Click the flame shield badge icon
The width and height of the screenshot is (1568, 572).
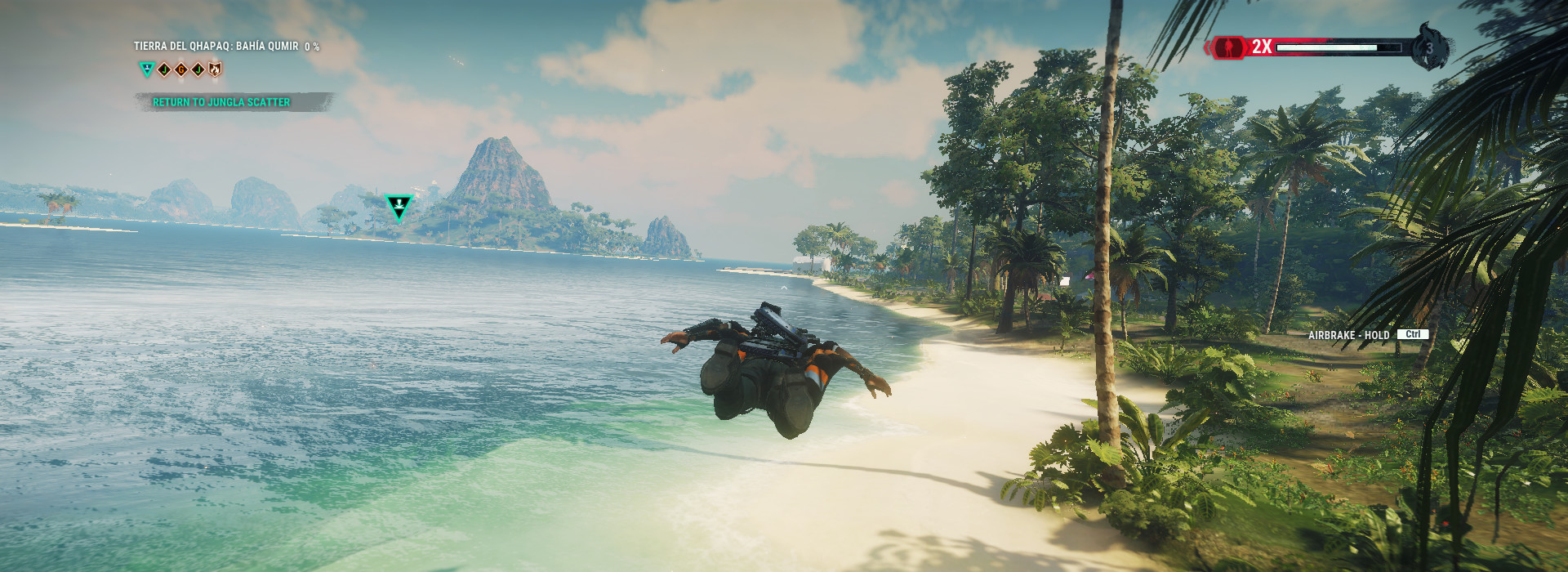[215, 69]
